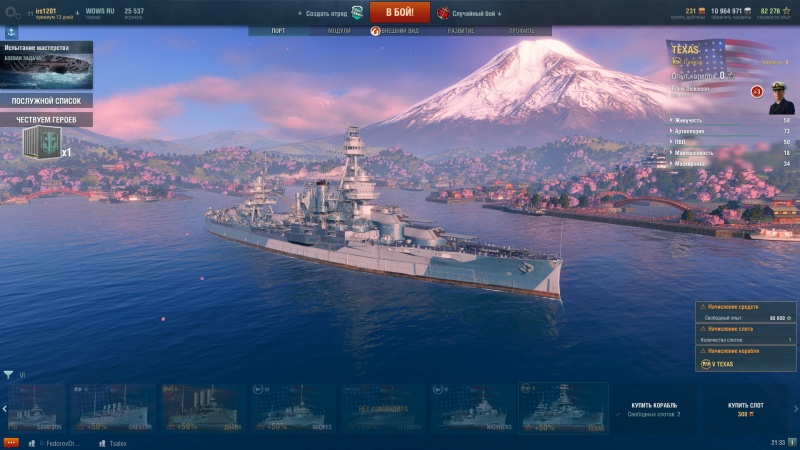The width and height of the screenshot is (800, 450).
Task: Open the Случайный бой battle type selector
Action: click(469, 13)
